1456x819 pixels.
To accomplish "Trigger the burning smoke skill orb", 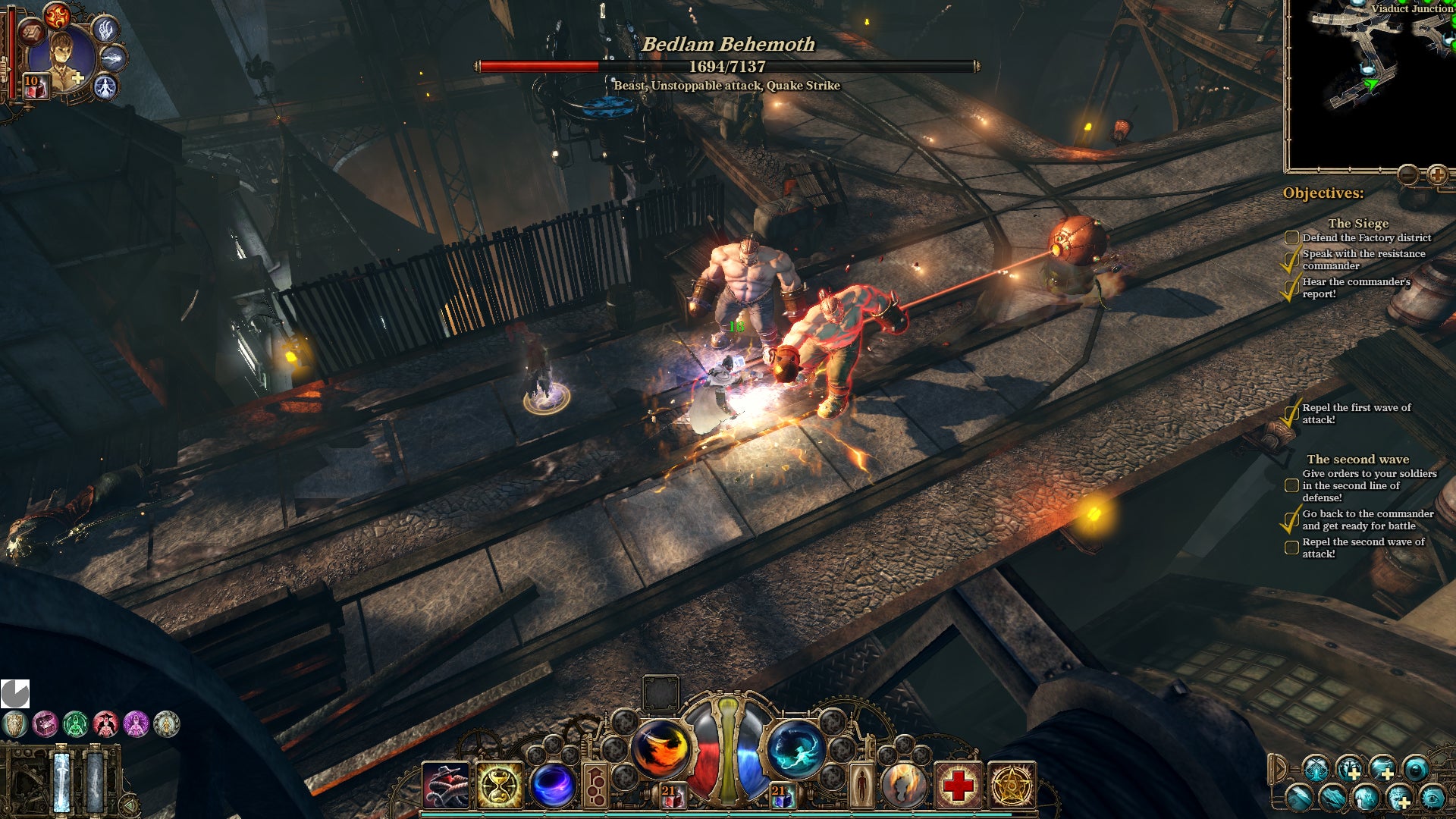I will tap(904, 785).
